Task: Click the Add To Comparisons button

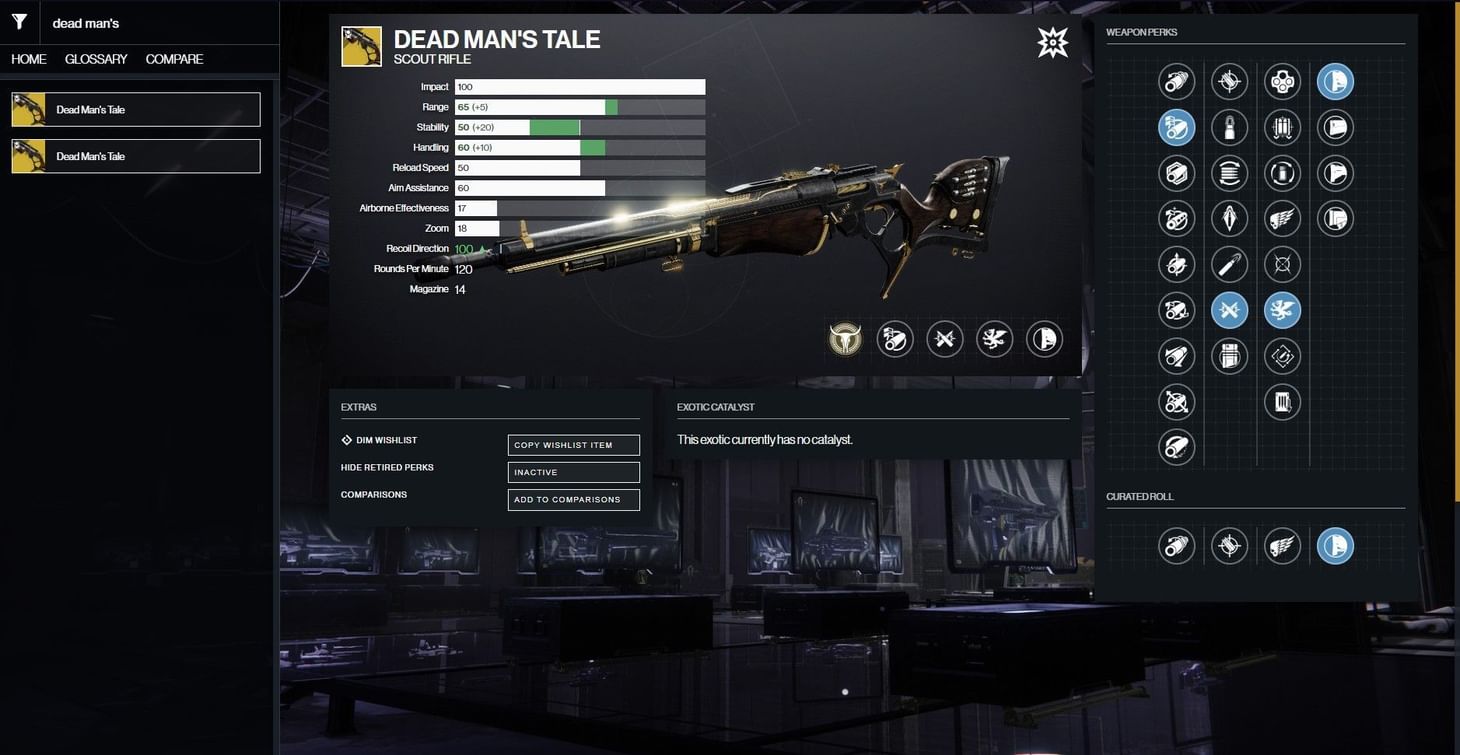Action: tap(573, 499)
